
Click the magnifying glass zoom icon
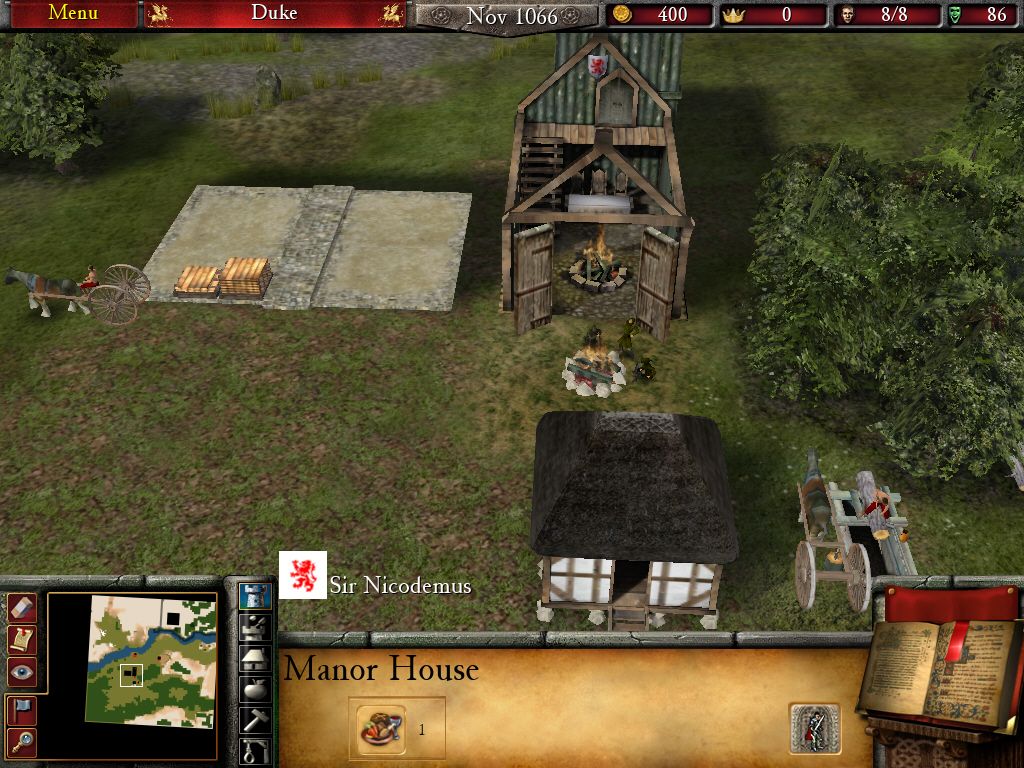[22, 741]
